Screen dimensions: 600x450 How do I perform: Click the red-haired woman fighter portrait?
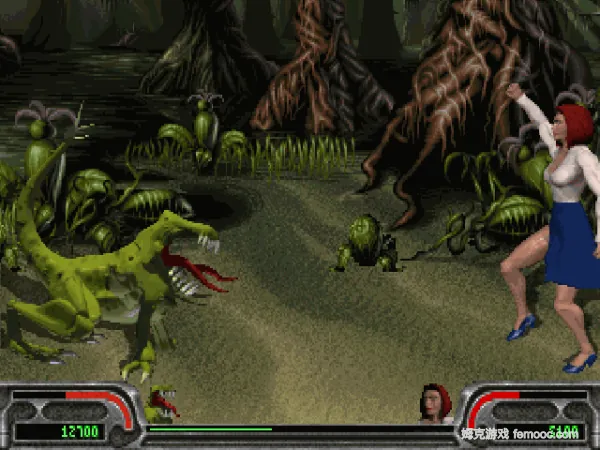click(x=436, y=403)
